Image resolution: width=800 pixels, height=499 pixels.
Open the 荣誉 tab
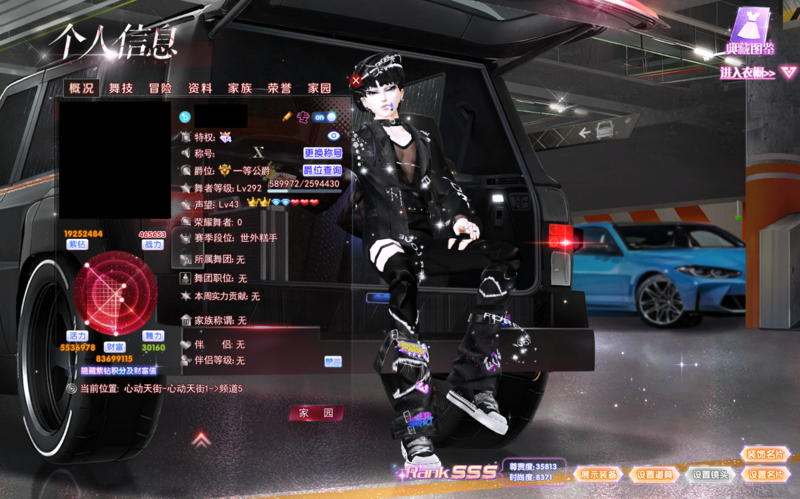(x=279, y=88)
